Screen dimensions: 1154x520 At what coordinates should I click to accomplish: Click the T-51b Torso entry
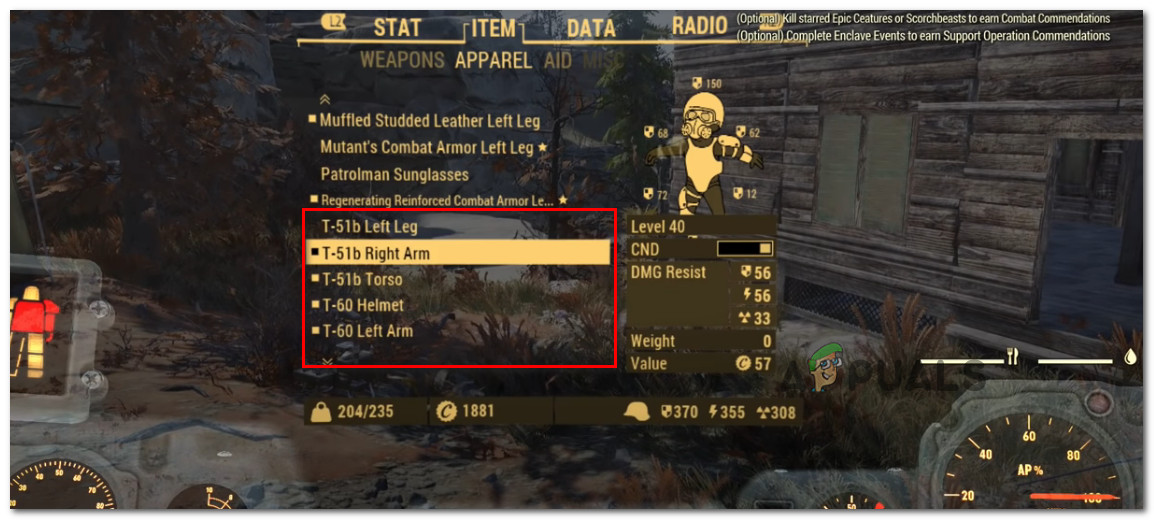[362, 279]
